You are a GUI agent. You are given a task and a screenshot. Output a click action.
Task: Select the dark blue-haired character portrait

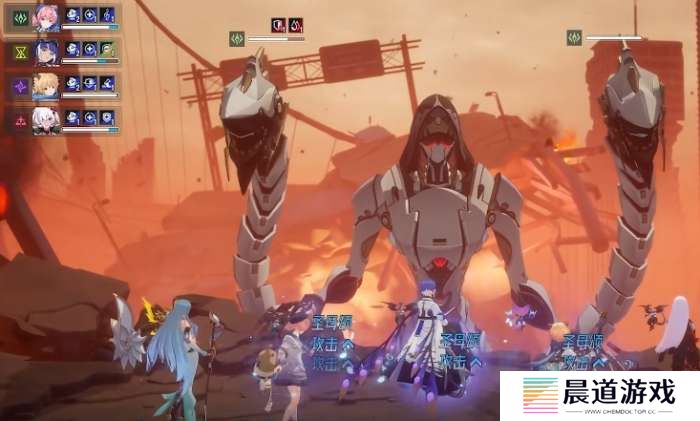coord(46,51)
